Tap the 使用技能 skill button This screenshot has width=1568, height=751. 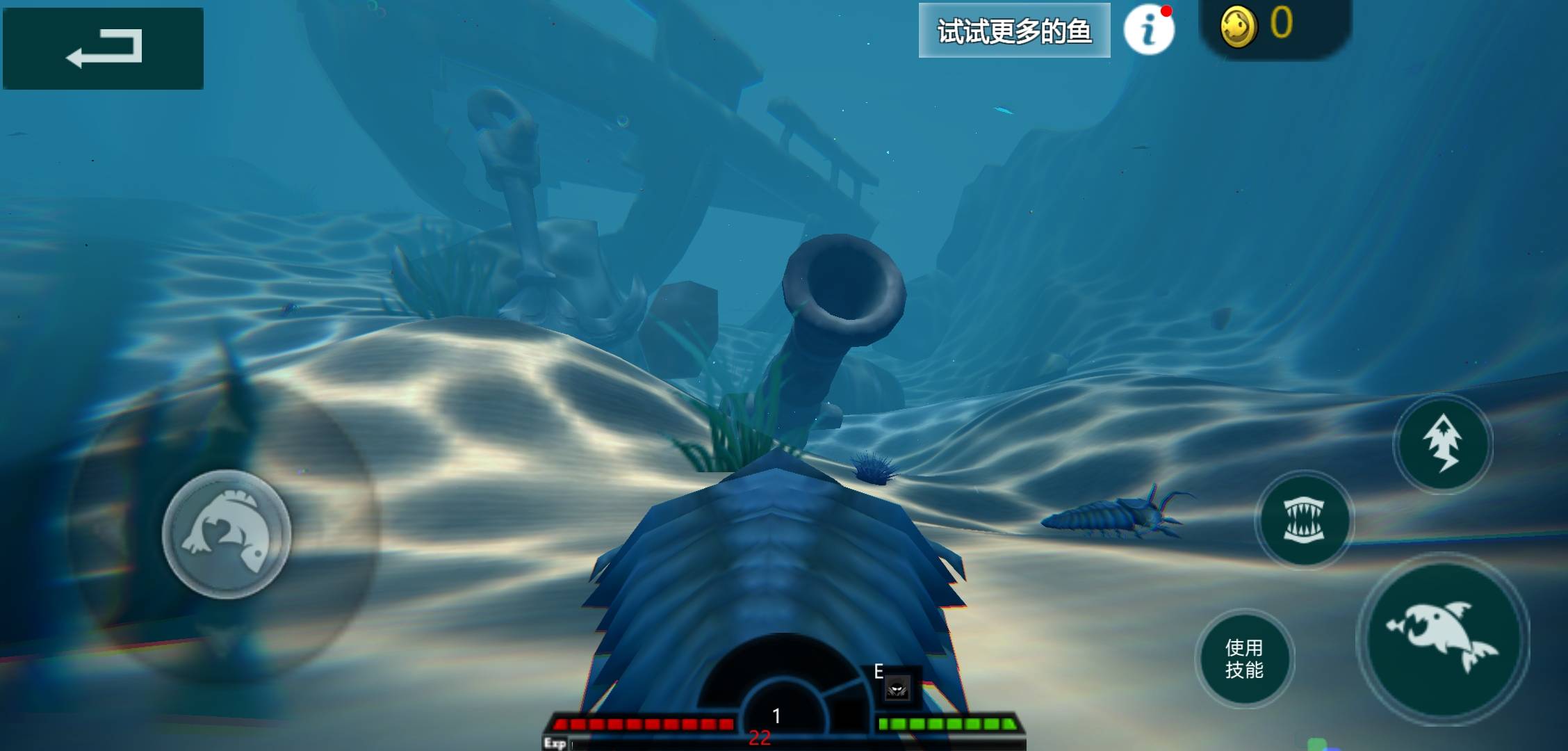(x=1244, y=659)
